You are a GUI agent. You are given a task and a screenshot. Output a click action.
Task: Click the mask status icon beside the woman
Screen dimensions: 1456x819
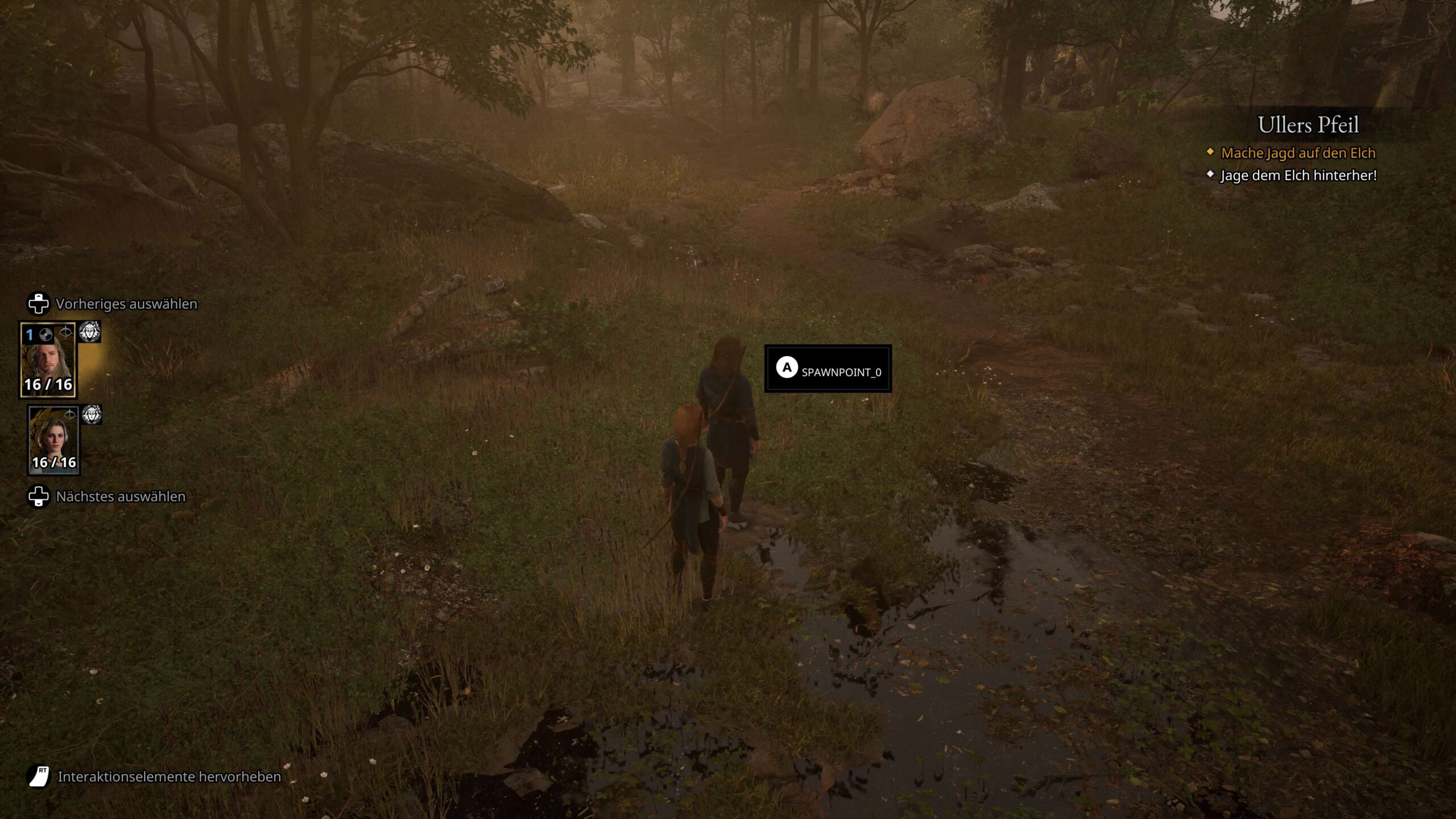pyautogui.click(x=92, y=414)
